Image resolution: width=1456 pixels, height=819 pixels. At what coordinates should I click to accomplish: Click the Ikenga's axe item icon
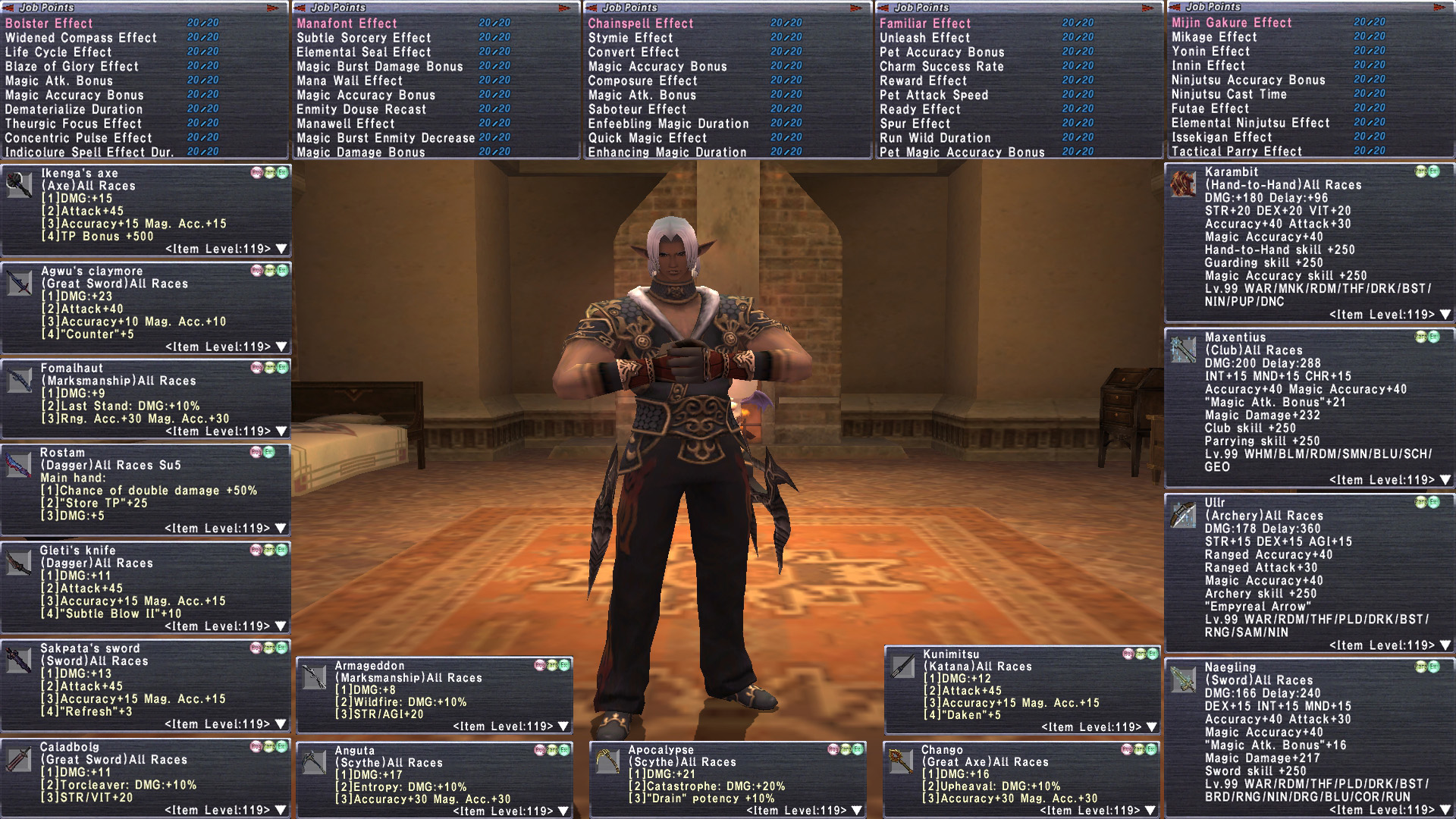click(20, 184)
